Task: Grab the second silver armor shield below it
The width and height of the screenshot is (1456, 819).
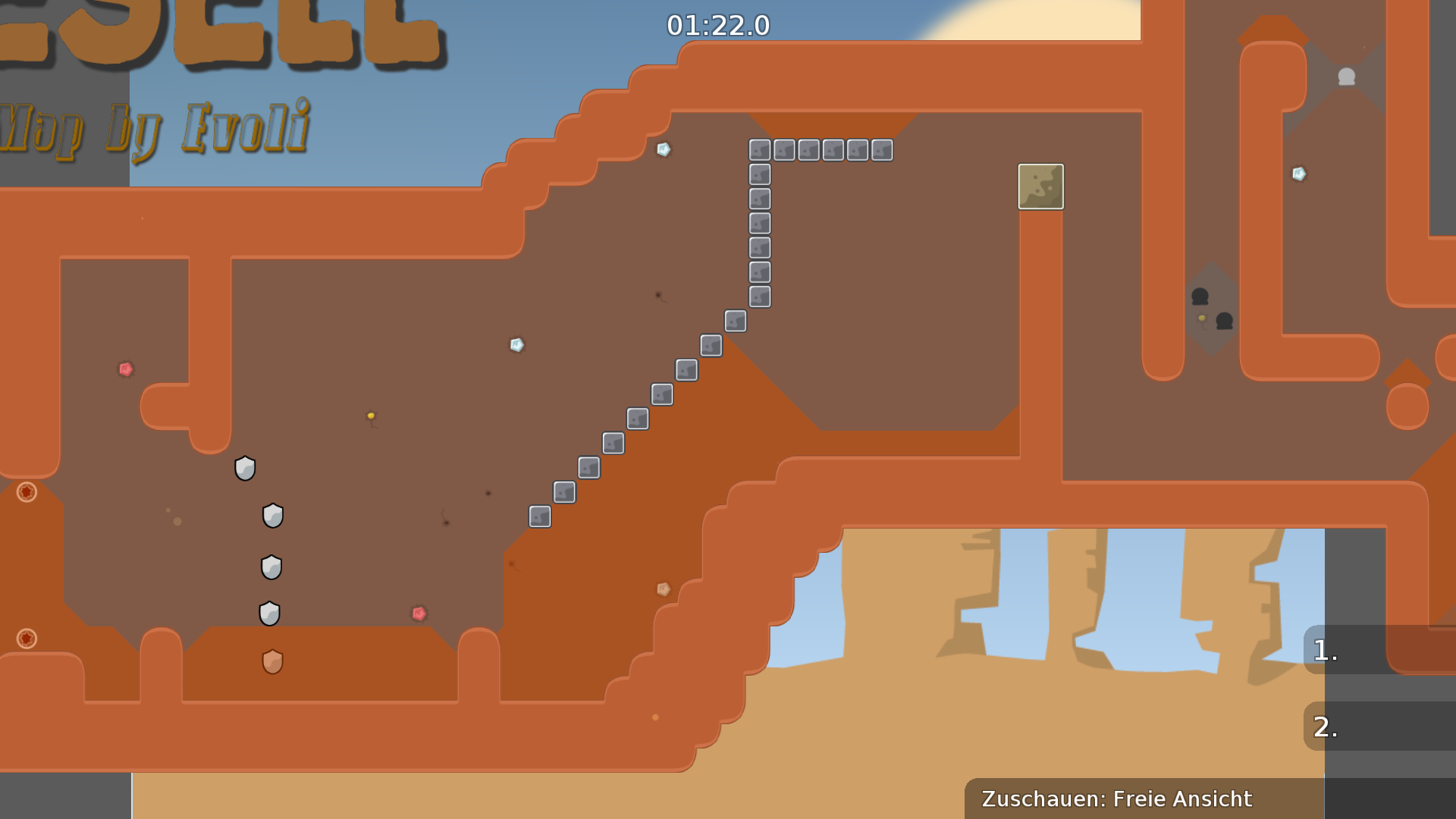Action: [273, 515]
